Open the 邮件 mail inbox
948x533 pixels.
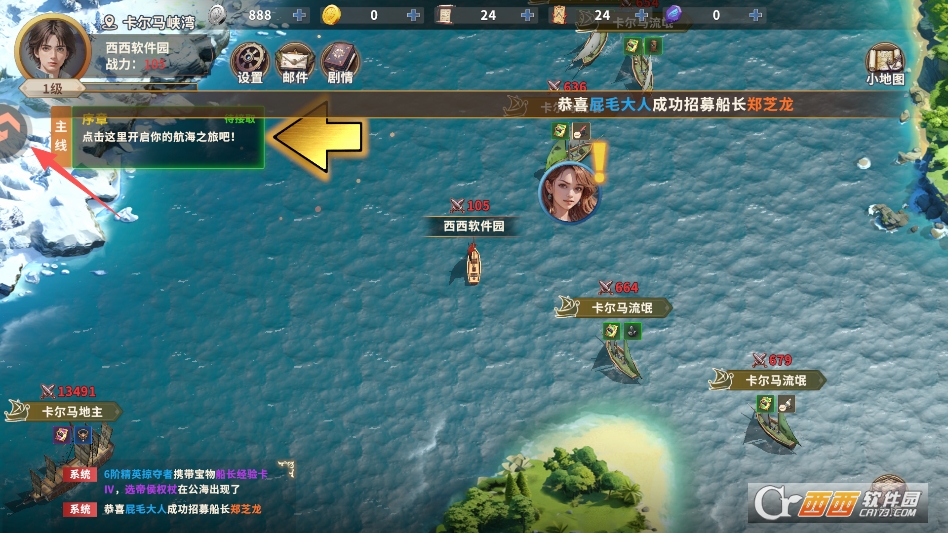coord(294,62)
